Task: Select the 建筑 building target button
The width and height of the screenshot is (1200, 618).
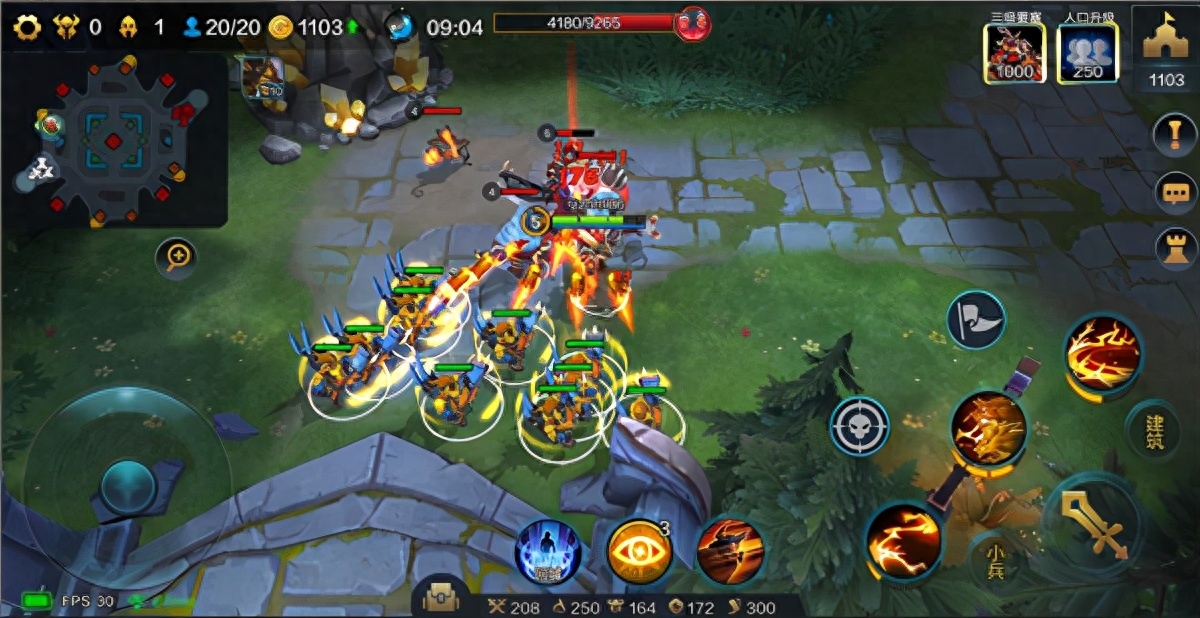Action: point(1152,429)
